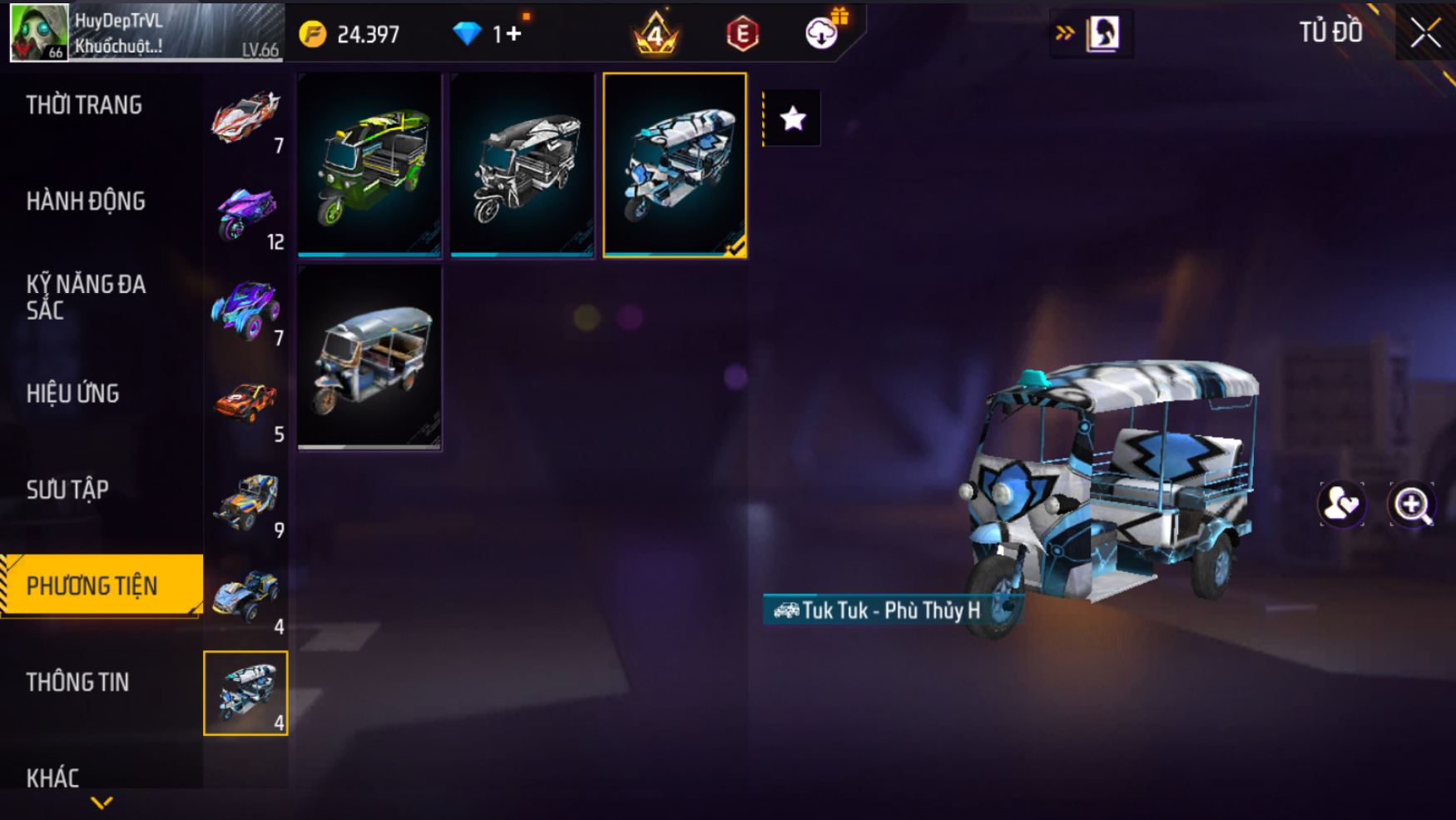The height and width of the screenshot is (820, 1456).
Task: Select Kỹ Năng Đa Sắc category
Action: pyautogui.click(x=86, y=297)
